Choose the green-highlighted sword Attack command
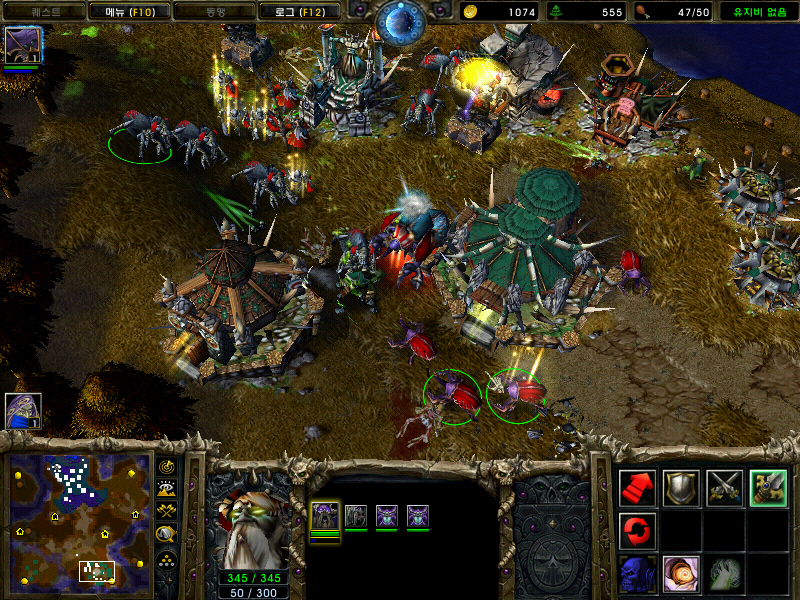This screenshot has height=600, width=800. (x=768, y=487)
